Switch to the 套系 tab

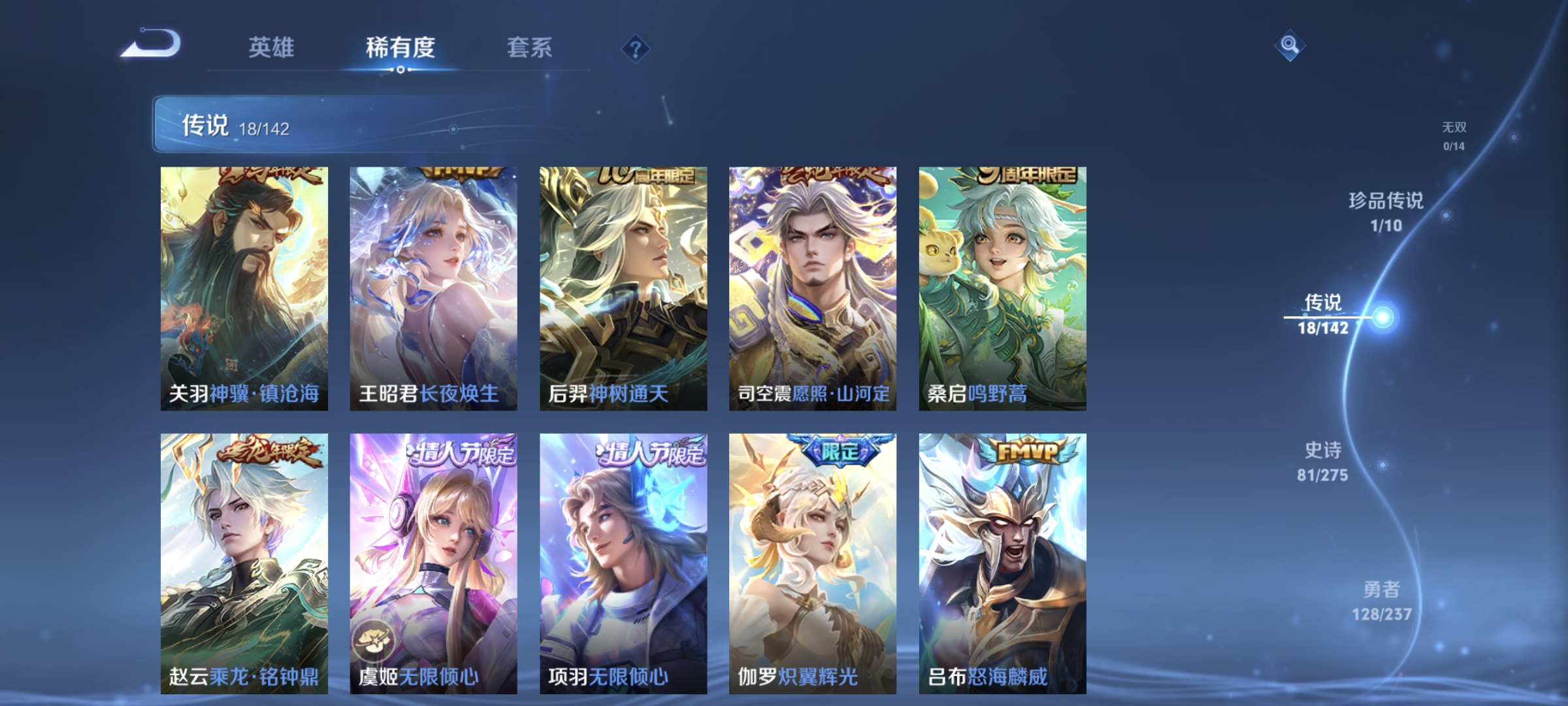pyautogui.click(x=529, y=47)
